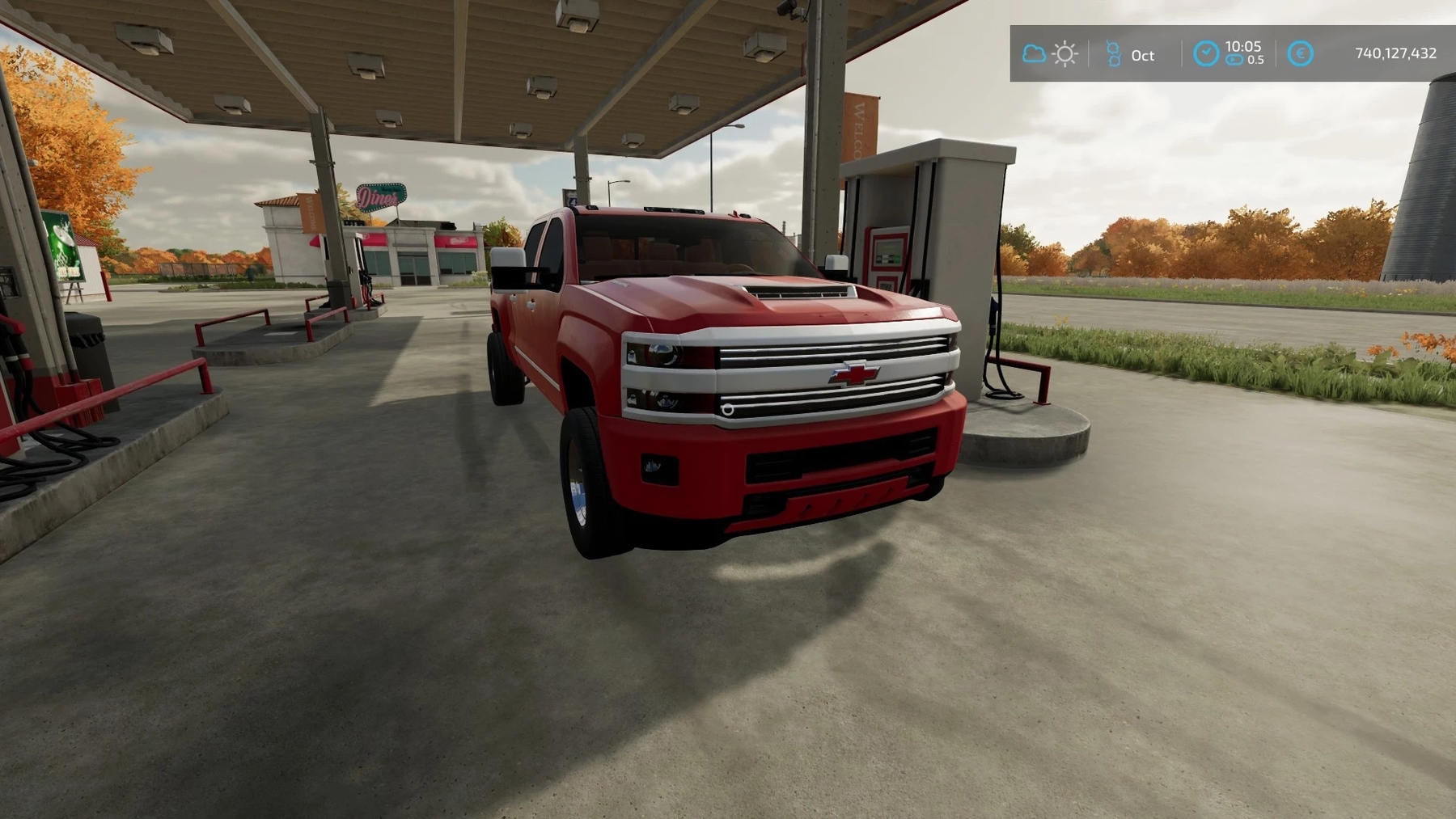Click the clock icon beside 10:05
The image size is (1456, 819).
1205,53
